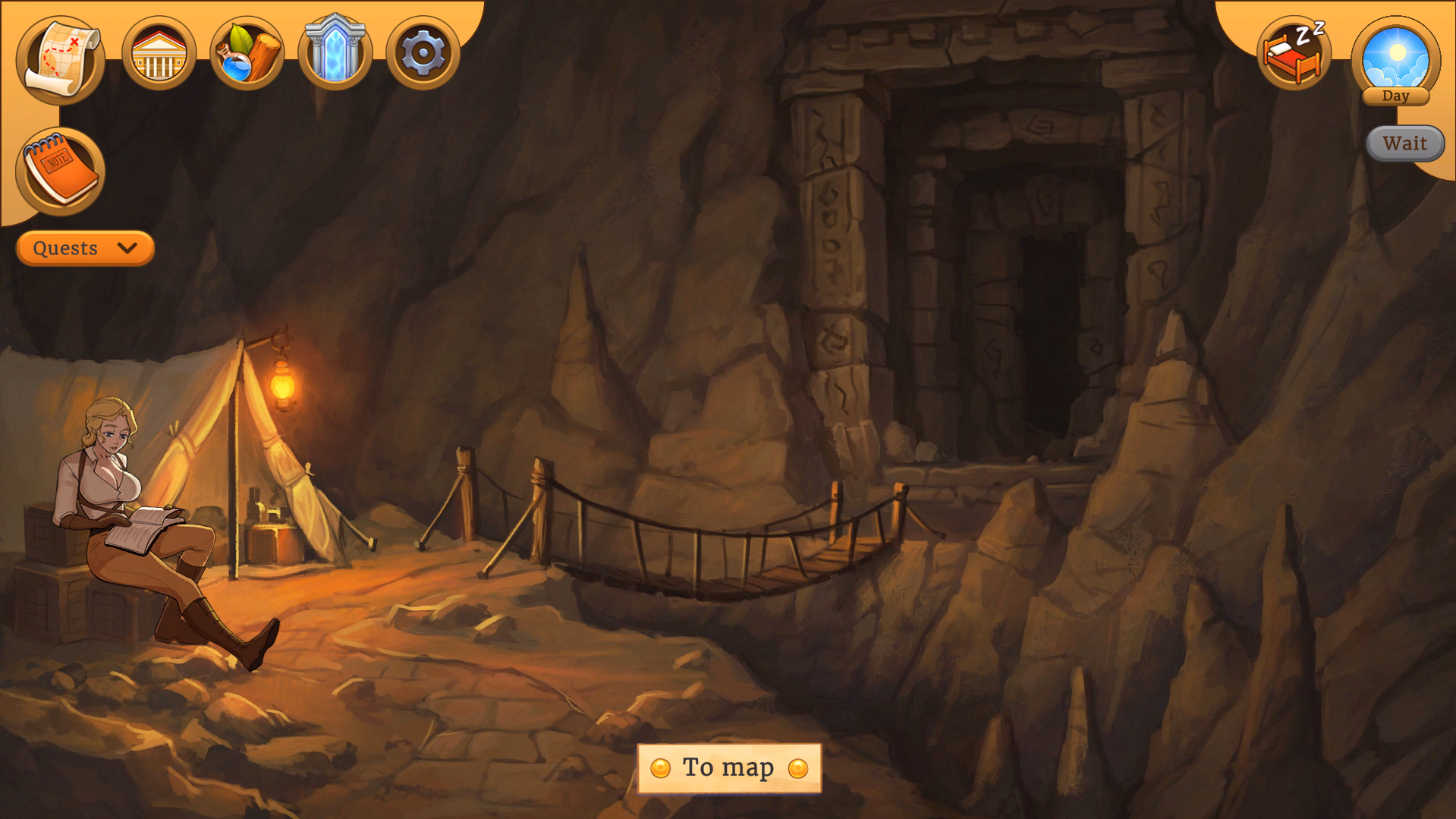Go back with To map button
This screenshot has width=1456, height=819.
(x=729, y=768)
